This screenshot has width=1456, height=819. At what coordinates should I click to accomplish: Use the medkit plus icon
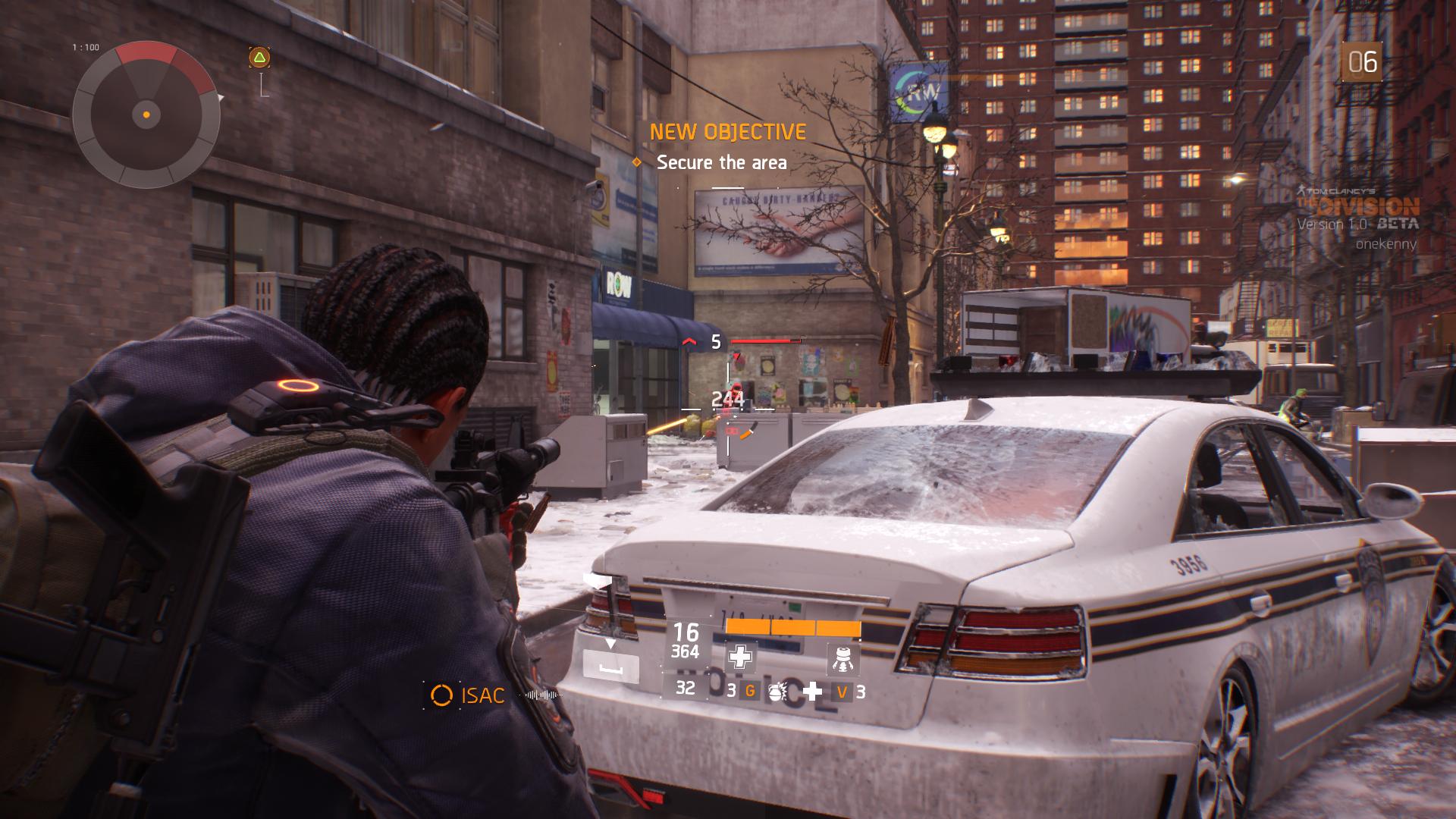[813, 691]
